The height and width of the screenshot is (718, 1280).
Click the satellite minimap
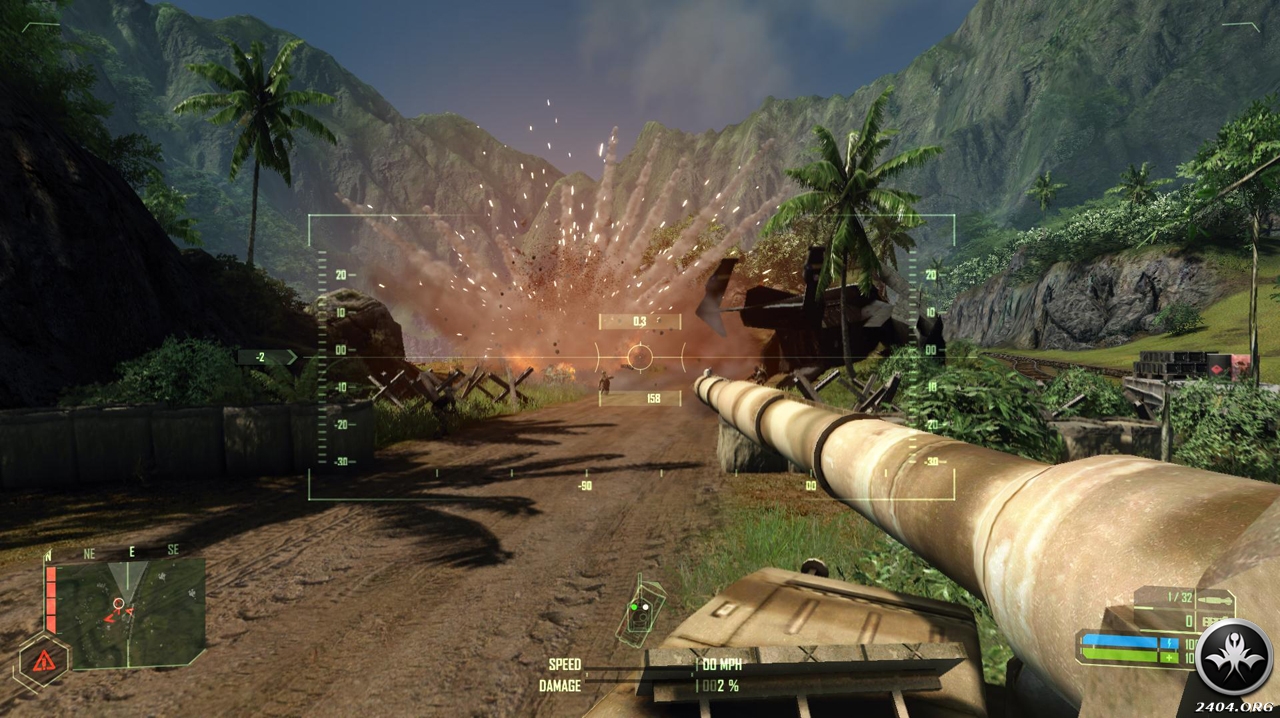pyautogui.click(x=128, y=612)
